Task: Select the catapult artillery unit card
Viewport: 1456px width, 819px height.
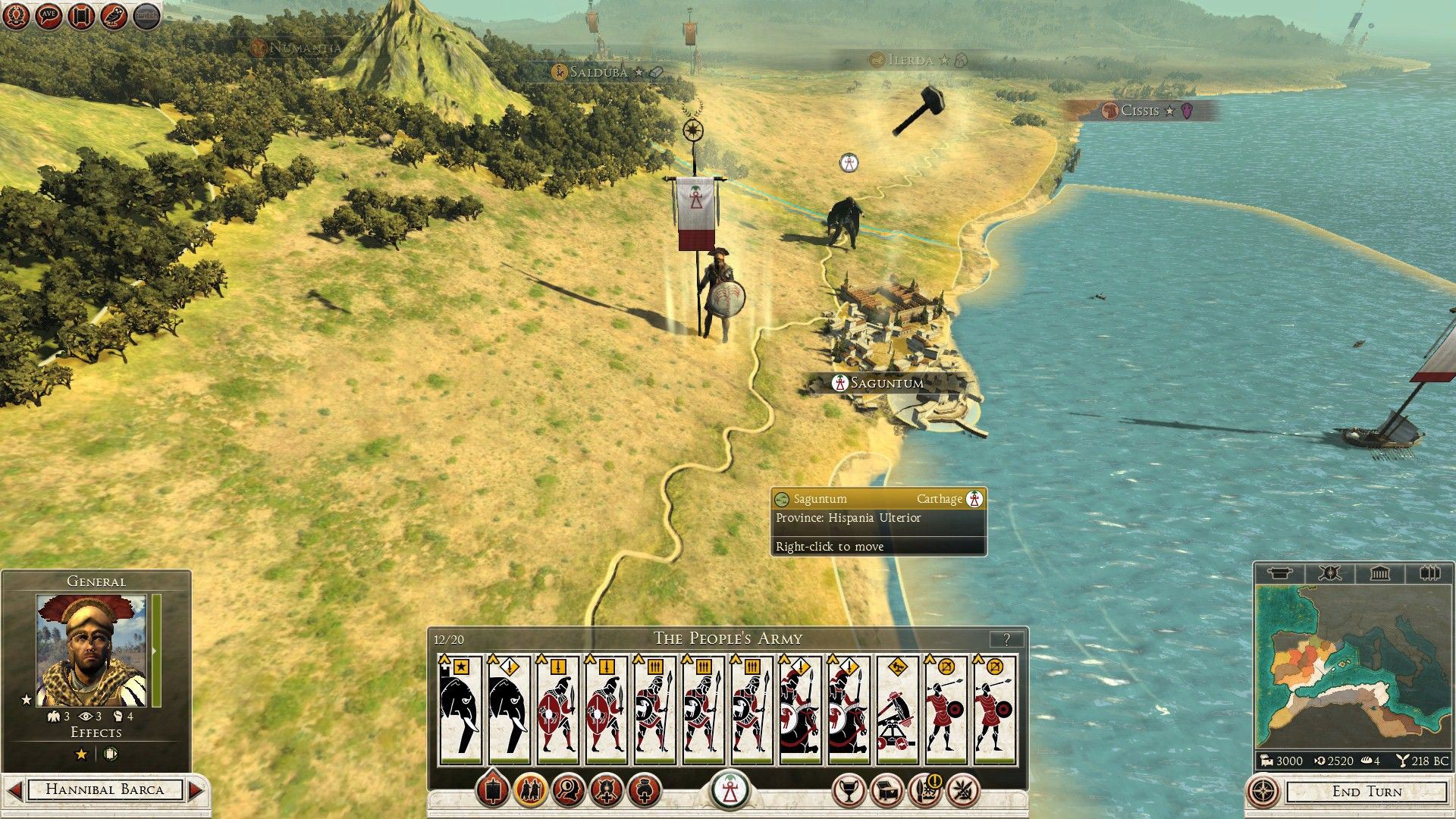Action: pos(897,708)
